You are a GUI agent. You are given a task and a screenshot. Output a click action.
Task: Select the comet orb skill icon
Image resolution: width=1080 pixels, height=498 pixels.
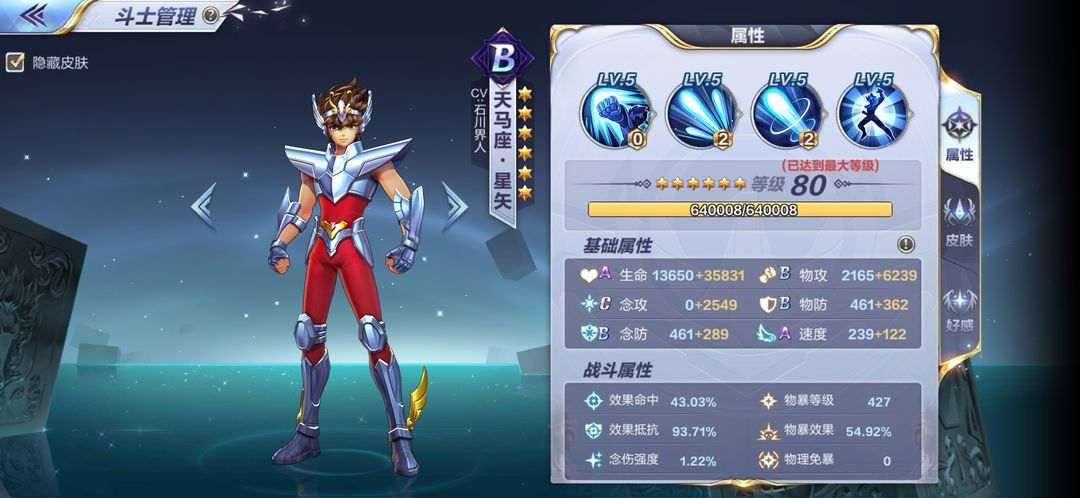click(786, 111)
